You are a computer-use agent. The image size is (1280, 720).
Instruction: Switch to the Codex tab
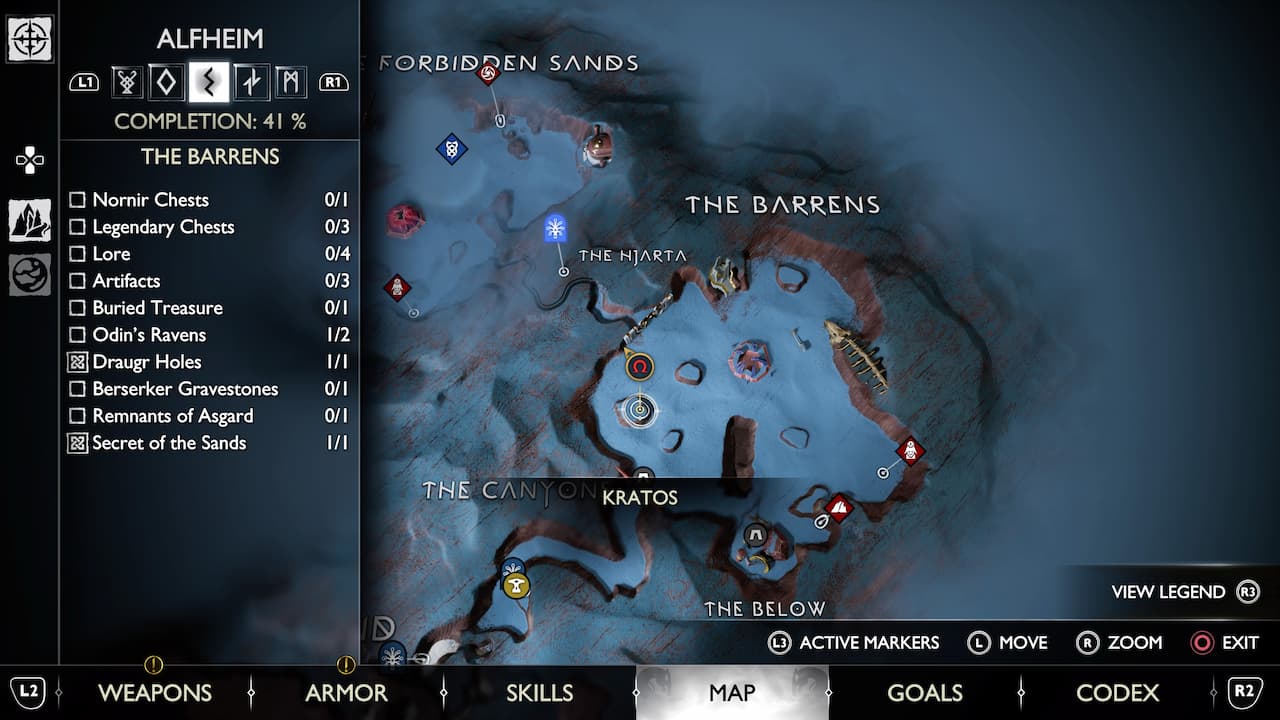(1117, 692)
